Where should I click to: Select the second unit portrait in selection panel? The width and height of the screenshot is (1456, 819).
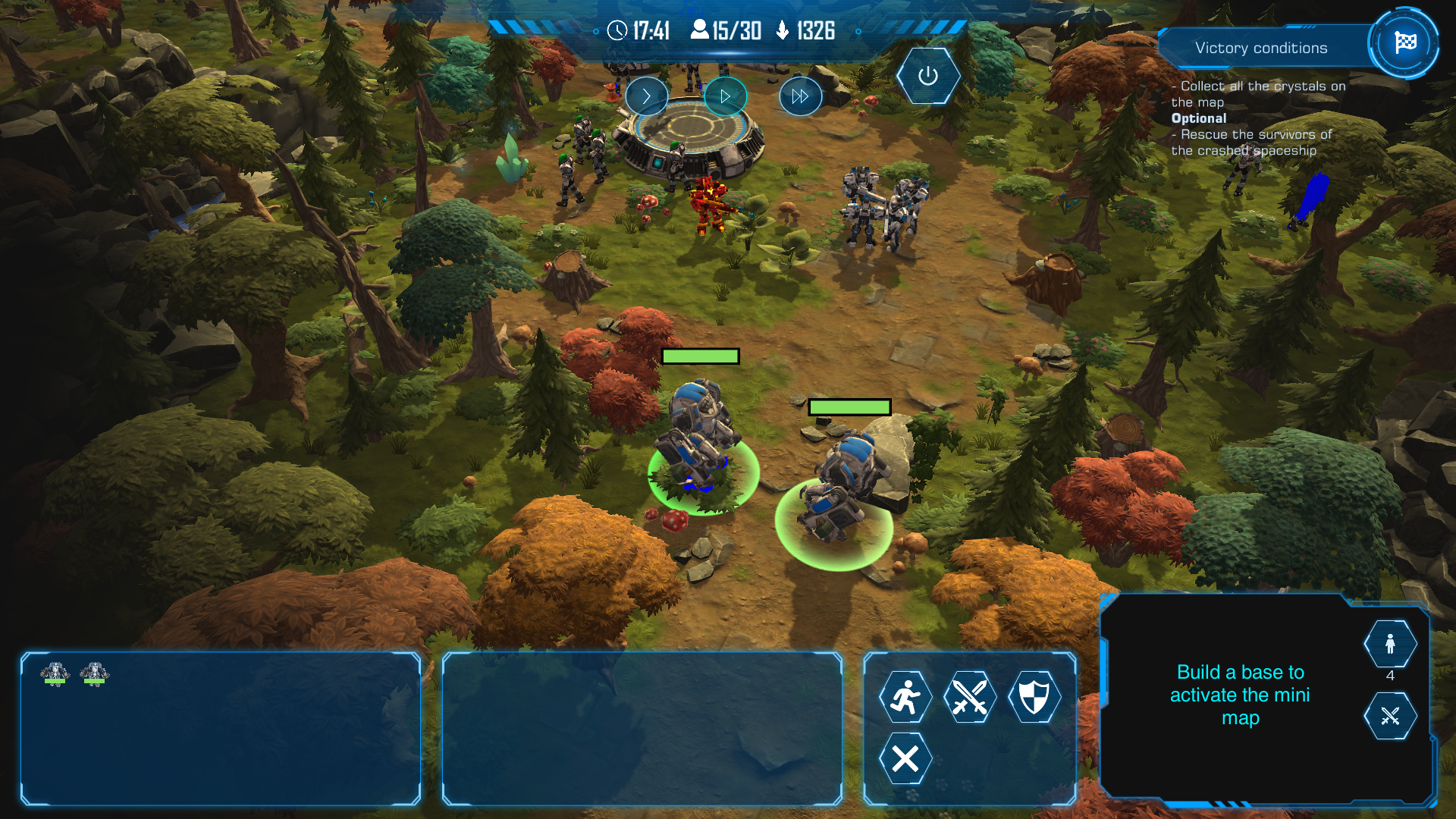pos(95,673)
